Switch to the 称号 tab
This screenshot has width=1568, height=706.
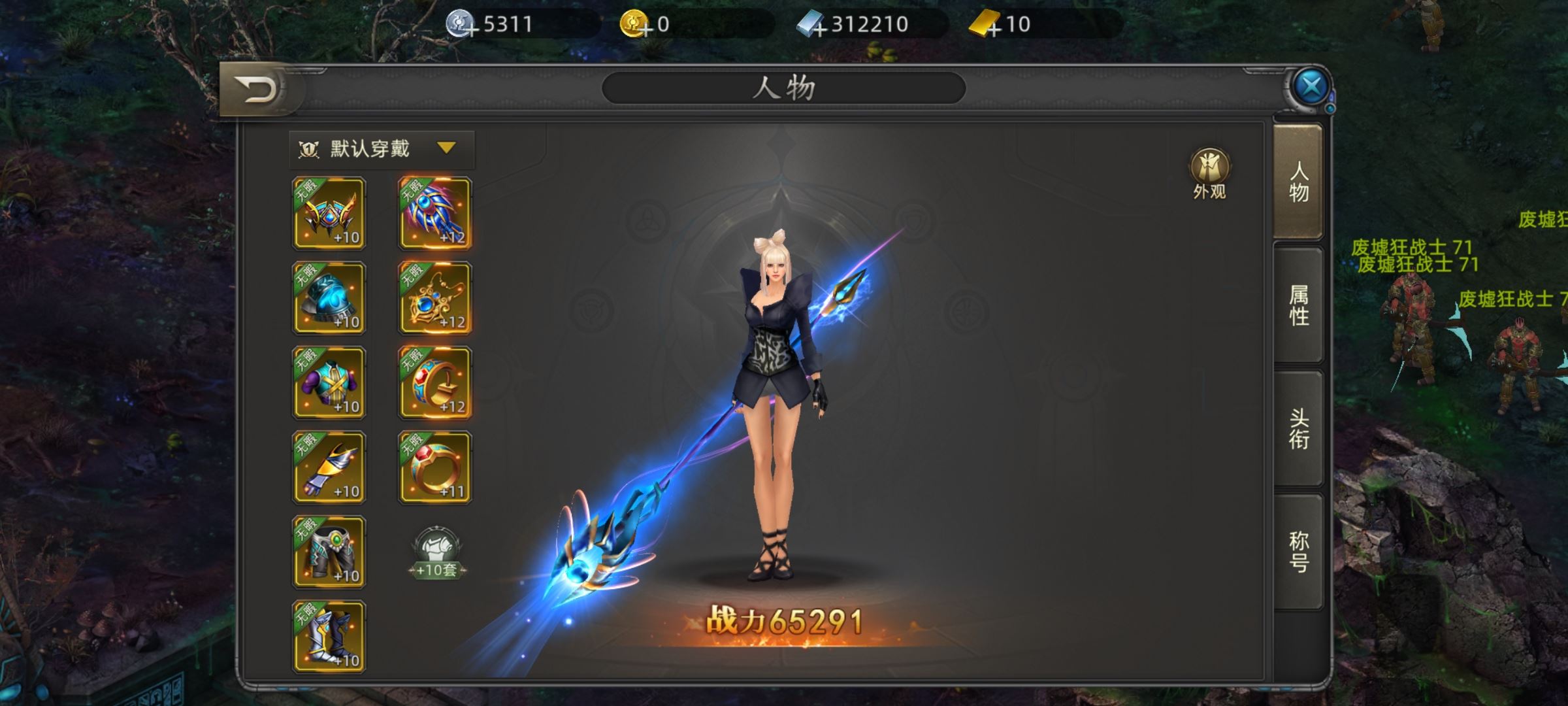1298,552
